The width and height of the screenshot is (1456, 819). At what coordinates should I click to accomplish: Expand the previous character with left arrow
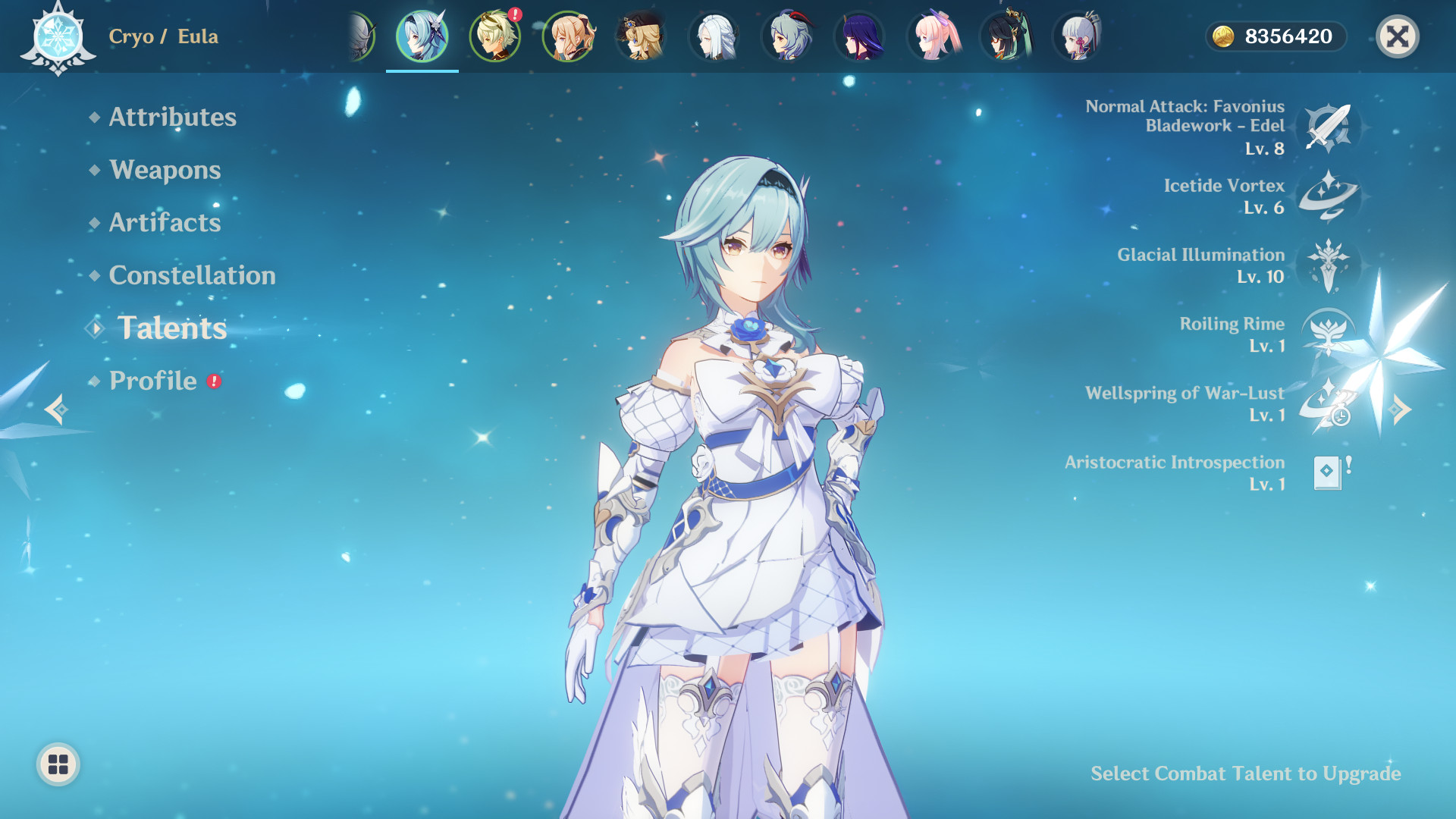click(x=55, y=411)
